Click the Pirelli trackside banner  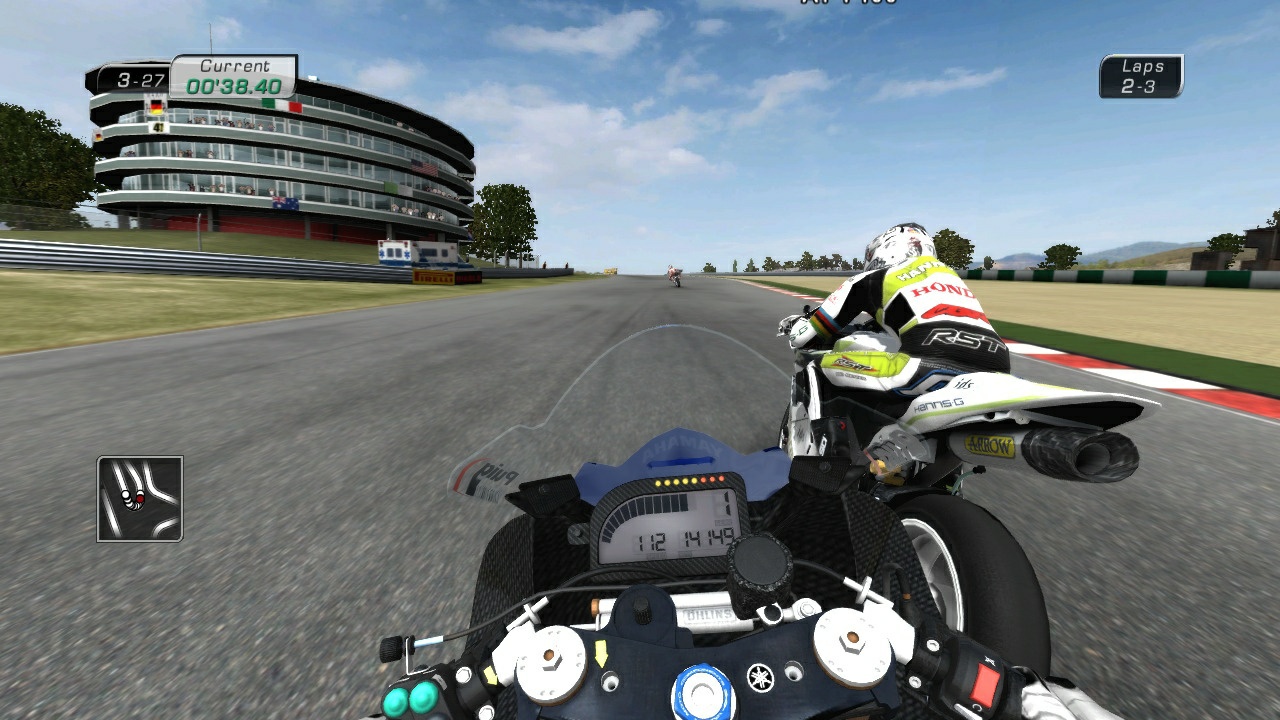432,277
